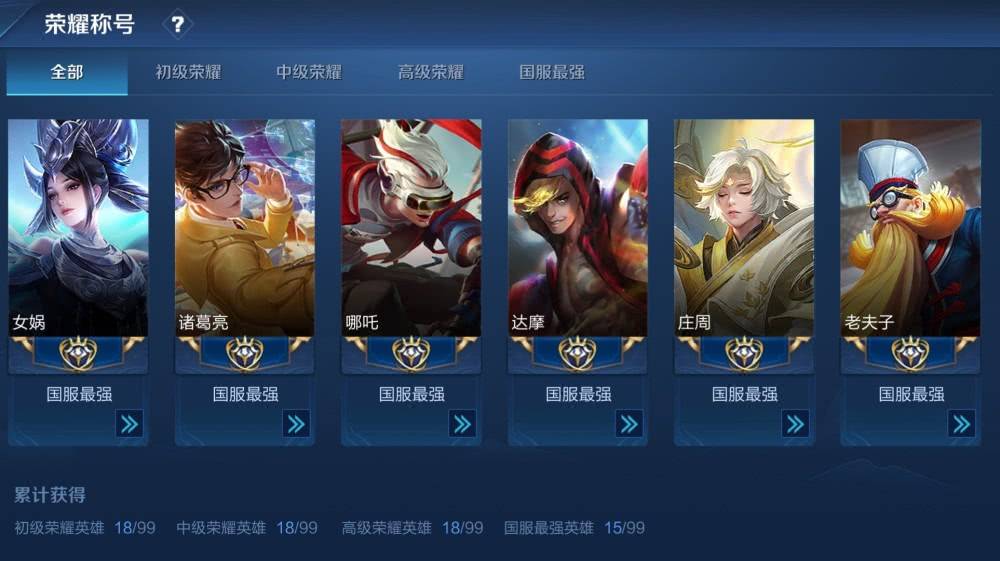Open the arrow button under 老夫子
Screen dimensions: 1000x561
coord(961,424)
